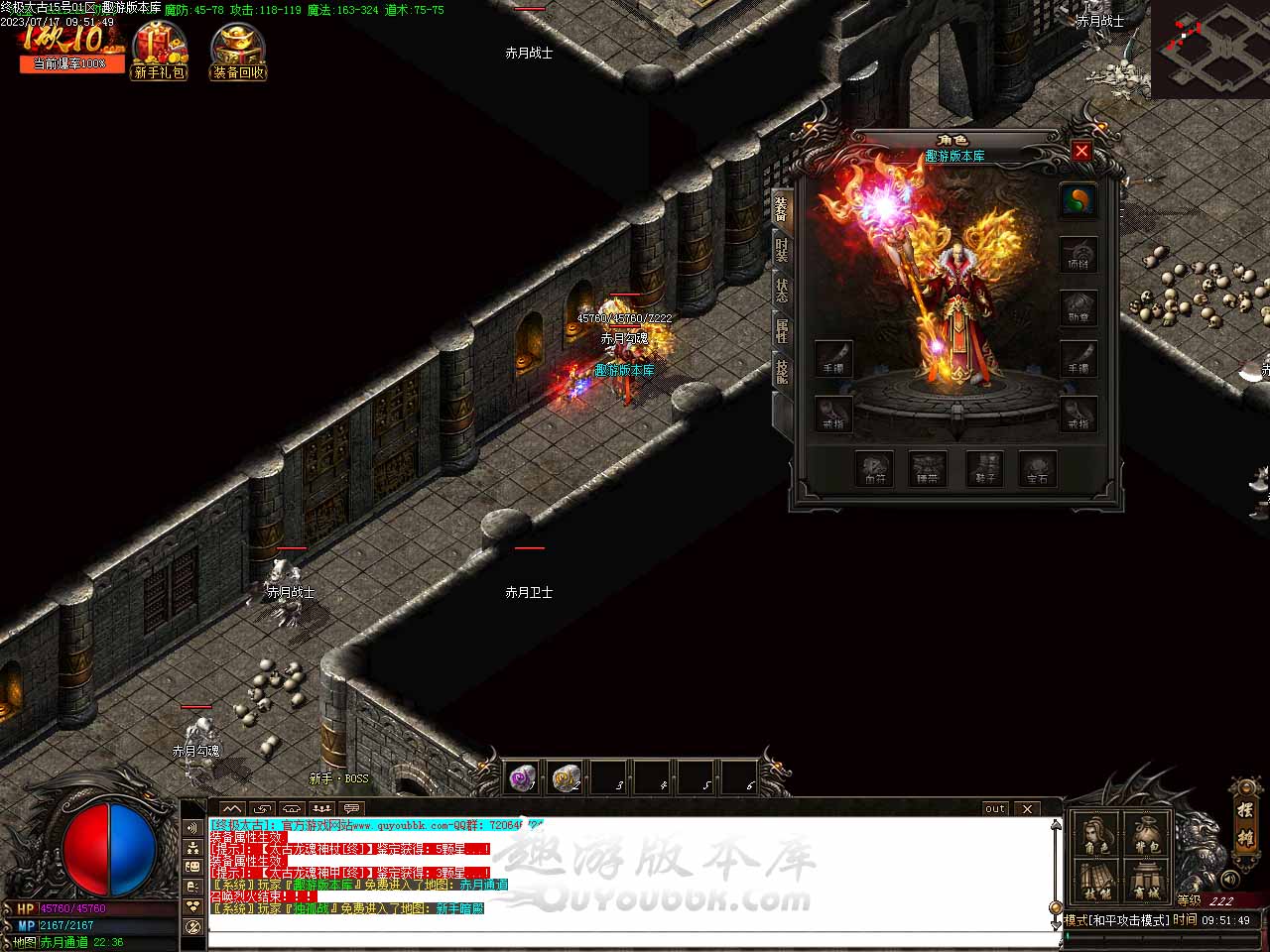Select the 勋章 medal equipment slot
This screenshot has height=952, width=1270.
(1078, 307)
